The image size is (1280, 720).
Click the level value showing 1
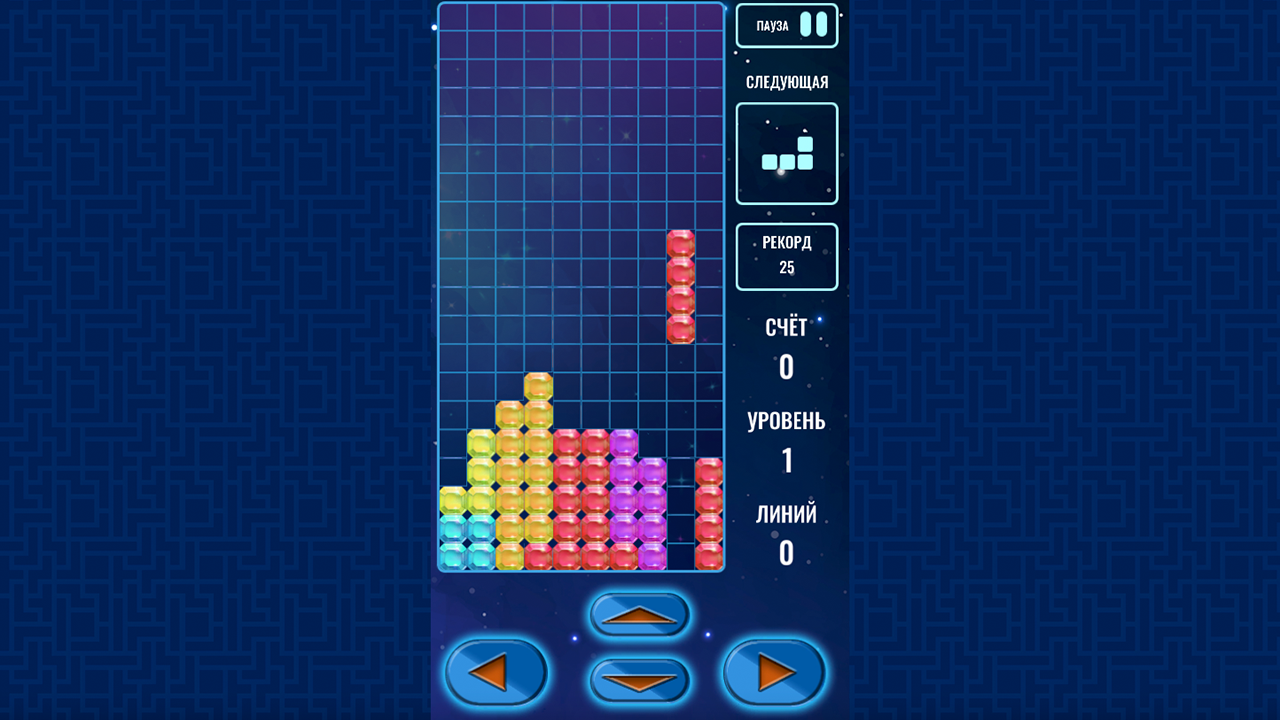pyautogui.click(x=786, y=461)
